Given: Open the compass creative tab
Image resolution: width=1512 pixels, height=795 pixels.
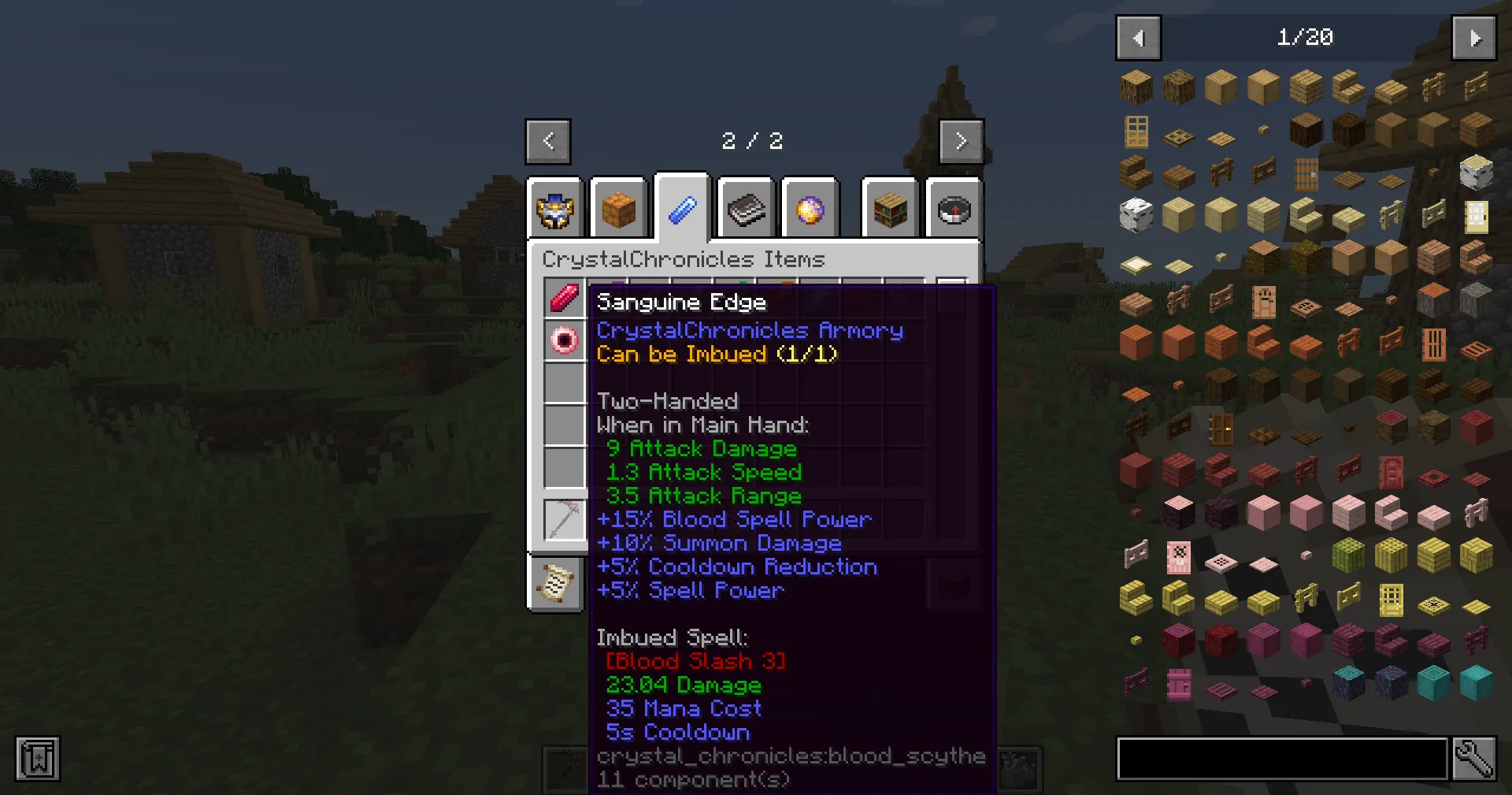Looking at the screenshot, I should pos(954,209).
